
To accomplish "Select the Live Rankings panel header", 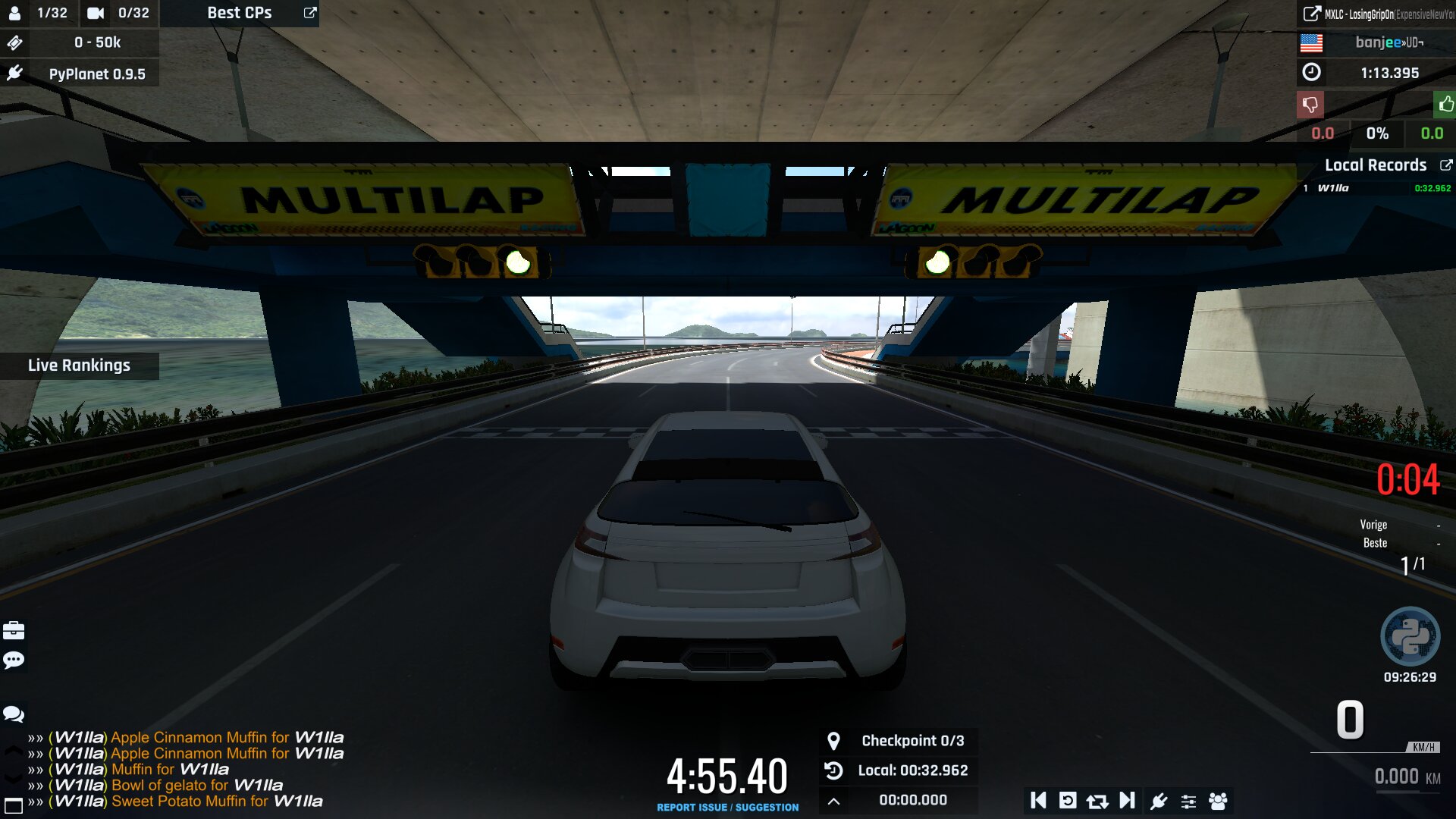I will pos(79,366).
